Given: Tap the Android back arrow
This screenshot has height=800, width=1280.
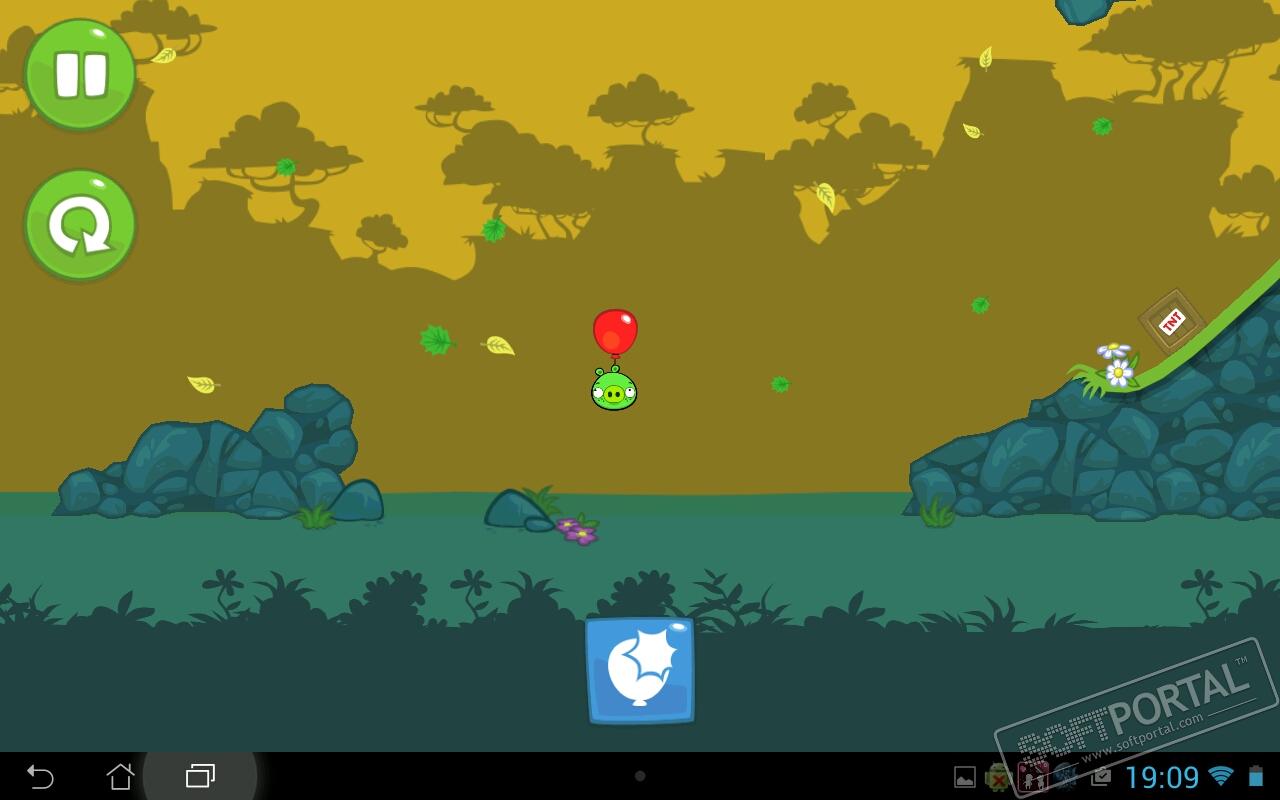Looking at the screenshot, I should coord(40,776).
